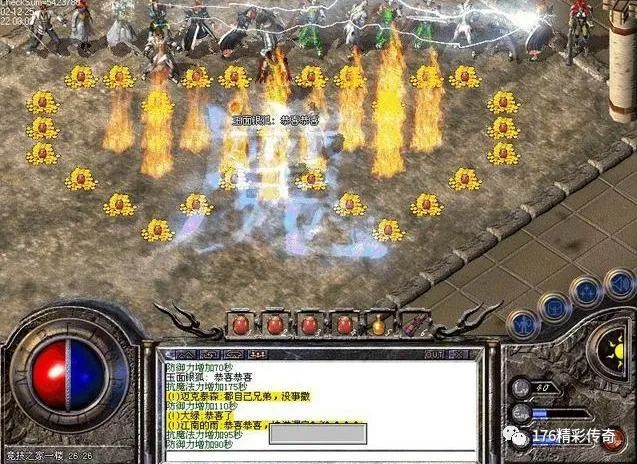Open the character status panel button

point(522,324)
